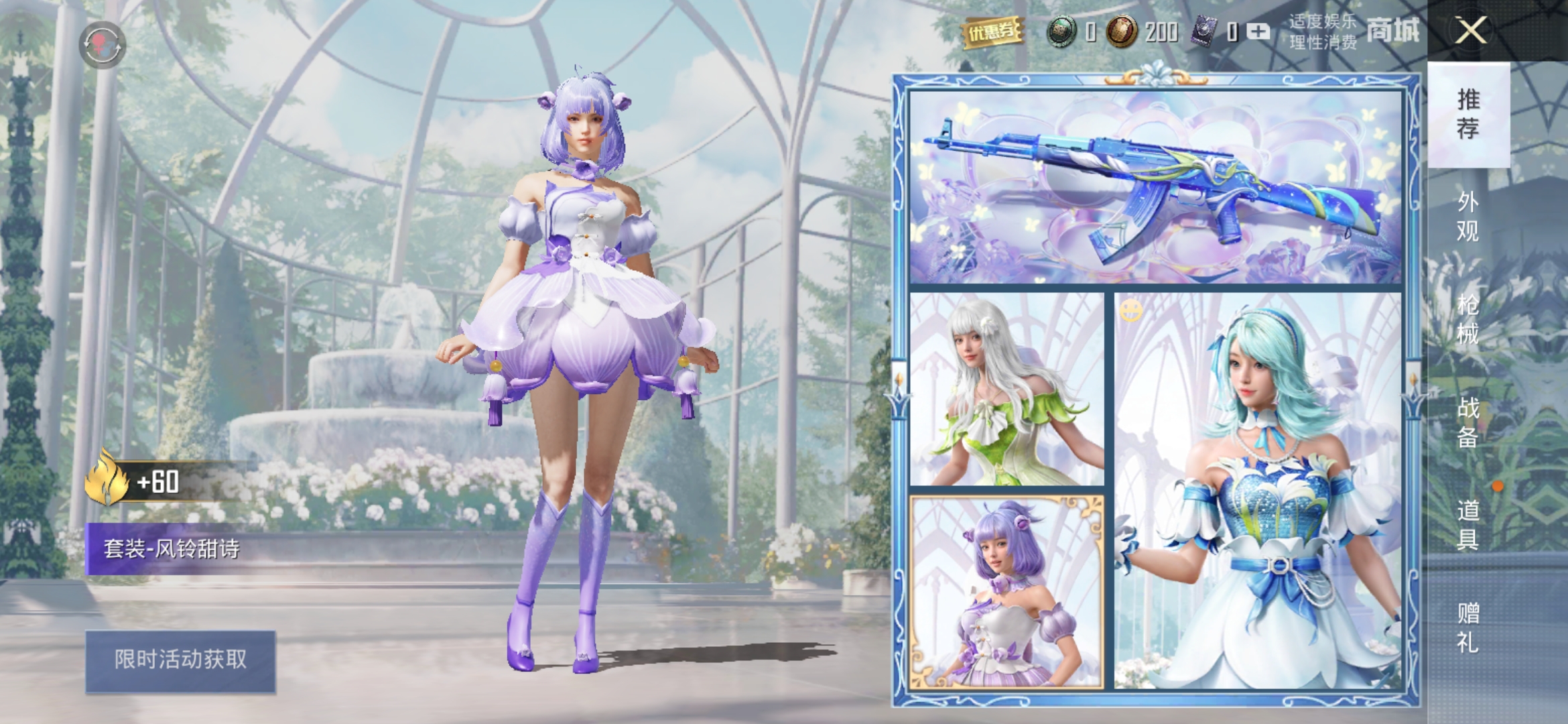The height and width of the screenshot is (724, 1568).
Task: Close the shop screen
Action: tap(1470, 30)
